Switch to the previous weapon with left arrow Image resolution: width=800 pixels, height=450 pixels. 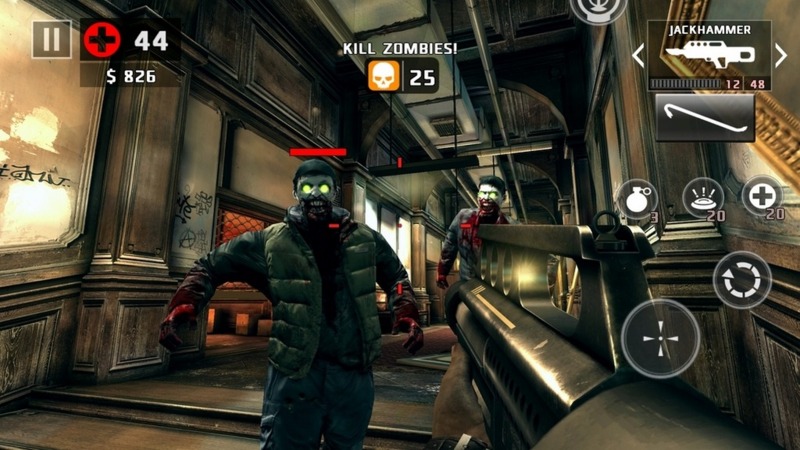pyautogui.click(x=638, y=57)
